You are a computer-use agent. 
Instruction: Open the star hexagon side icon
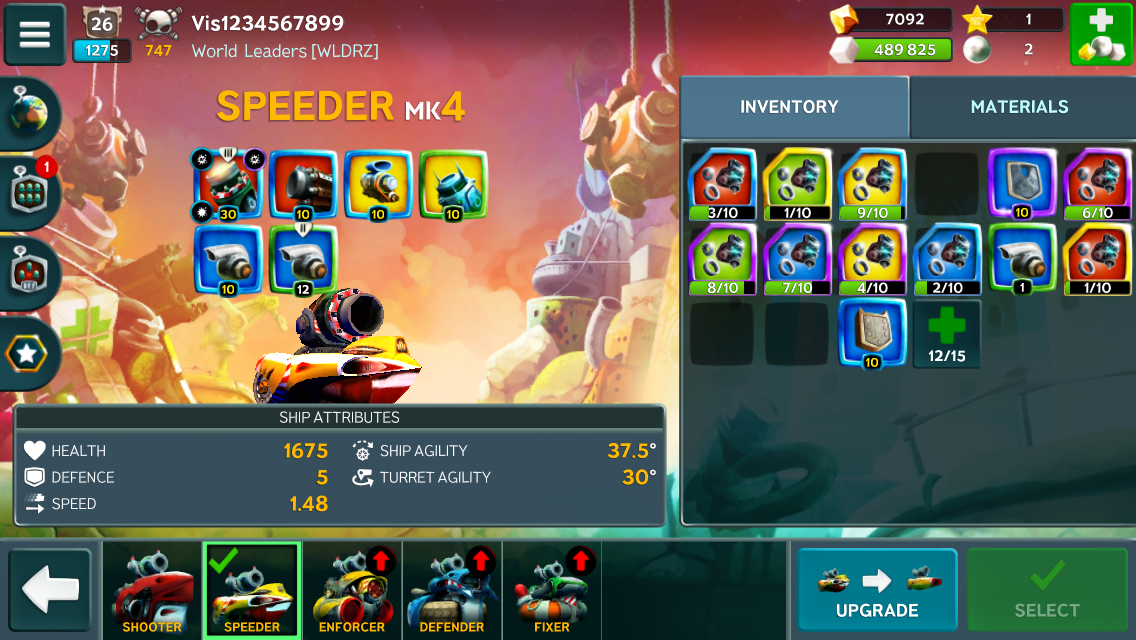[30, 352]
